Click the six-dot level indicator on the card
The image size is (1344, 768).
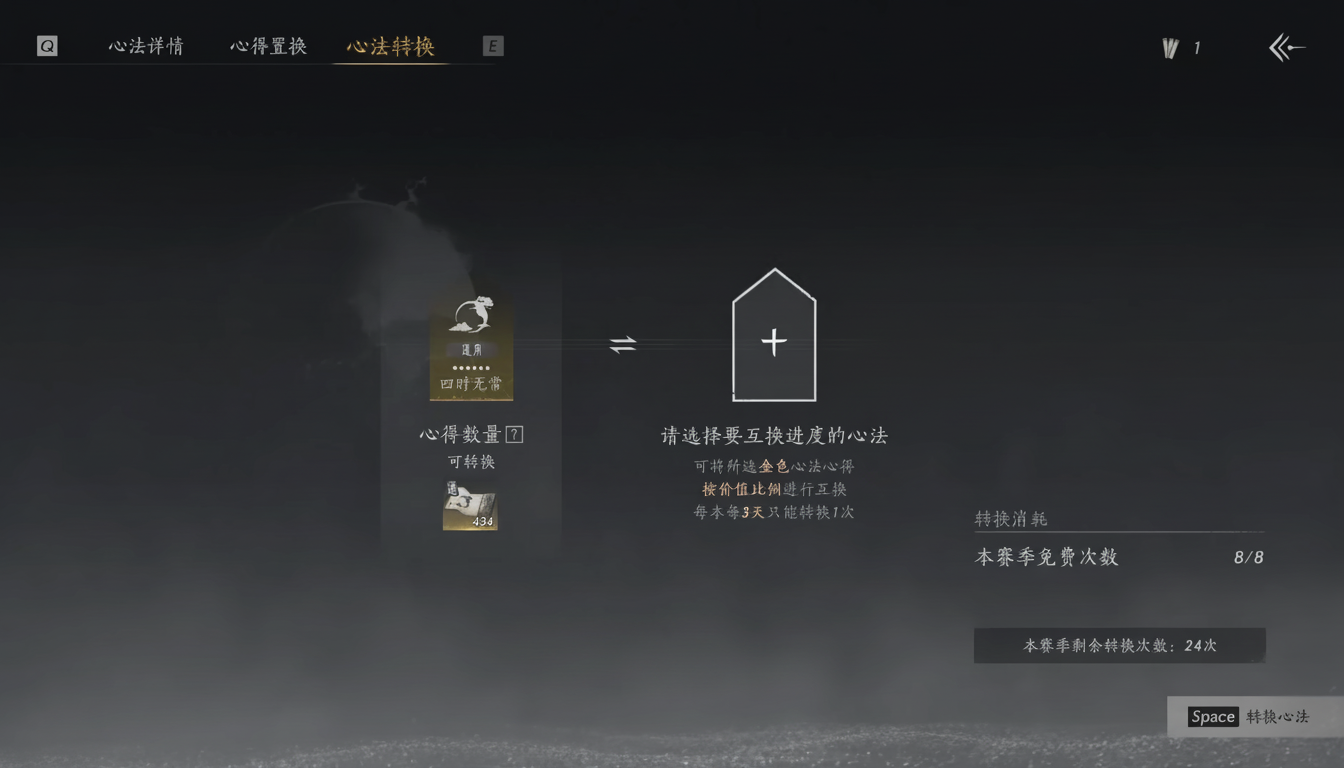[471, 366]
